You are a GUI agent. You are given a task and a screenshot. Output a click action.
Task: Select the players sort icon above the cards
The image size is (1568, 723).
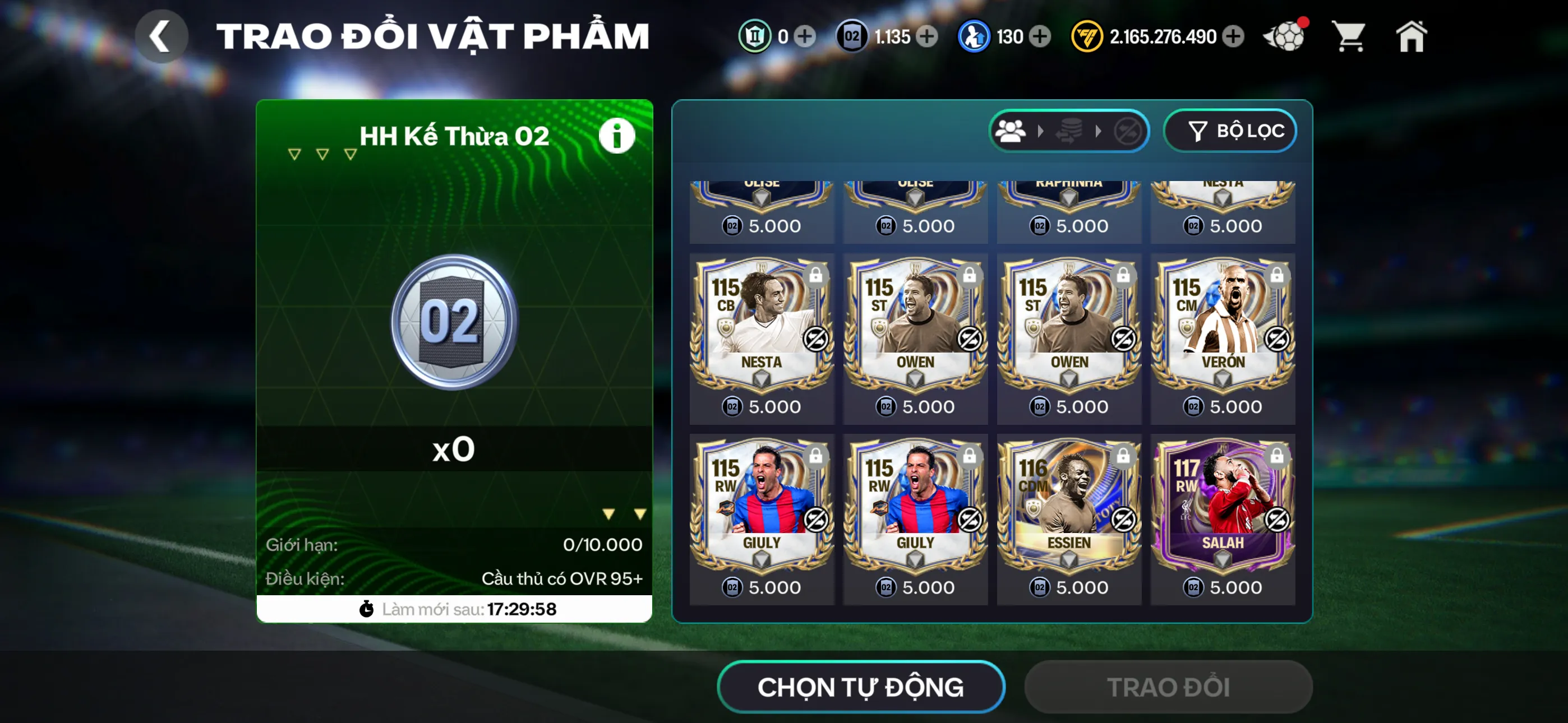coord(1011,129)
